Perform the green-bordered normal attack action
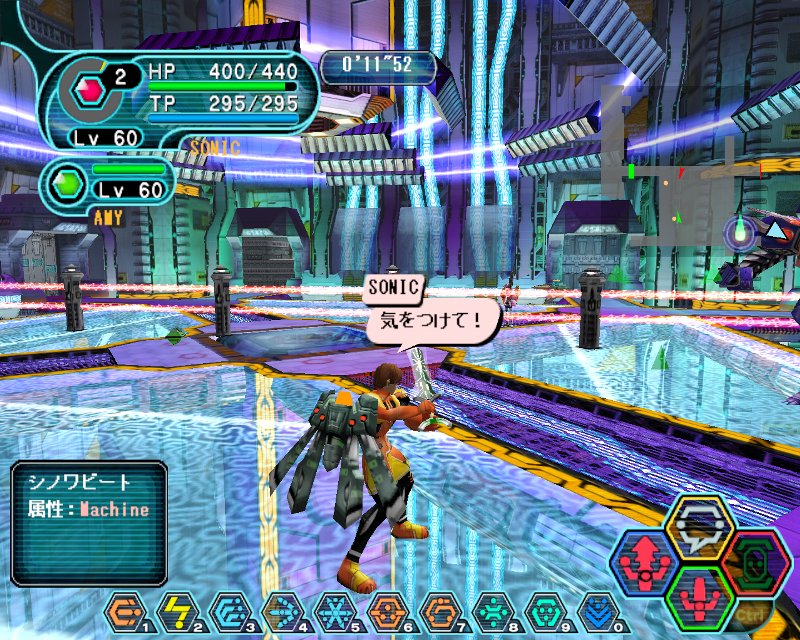 (x=699, y=597)
